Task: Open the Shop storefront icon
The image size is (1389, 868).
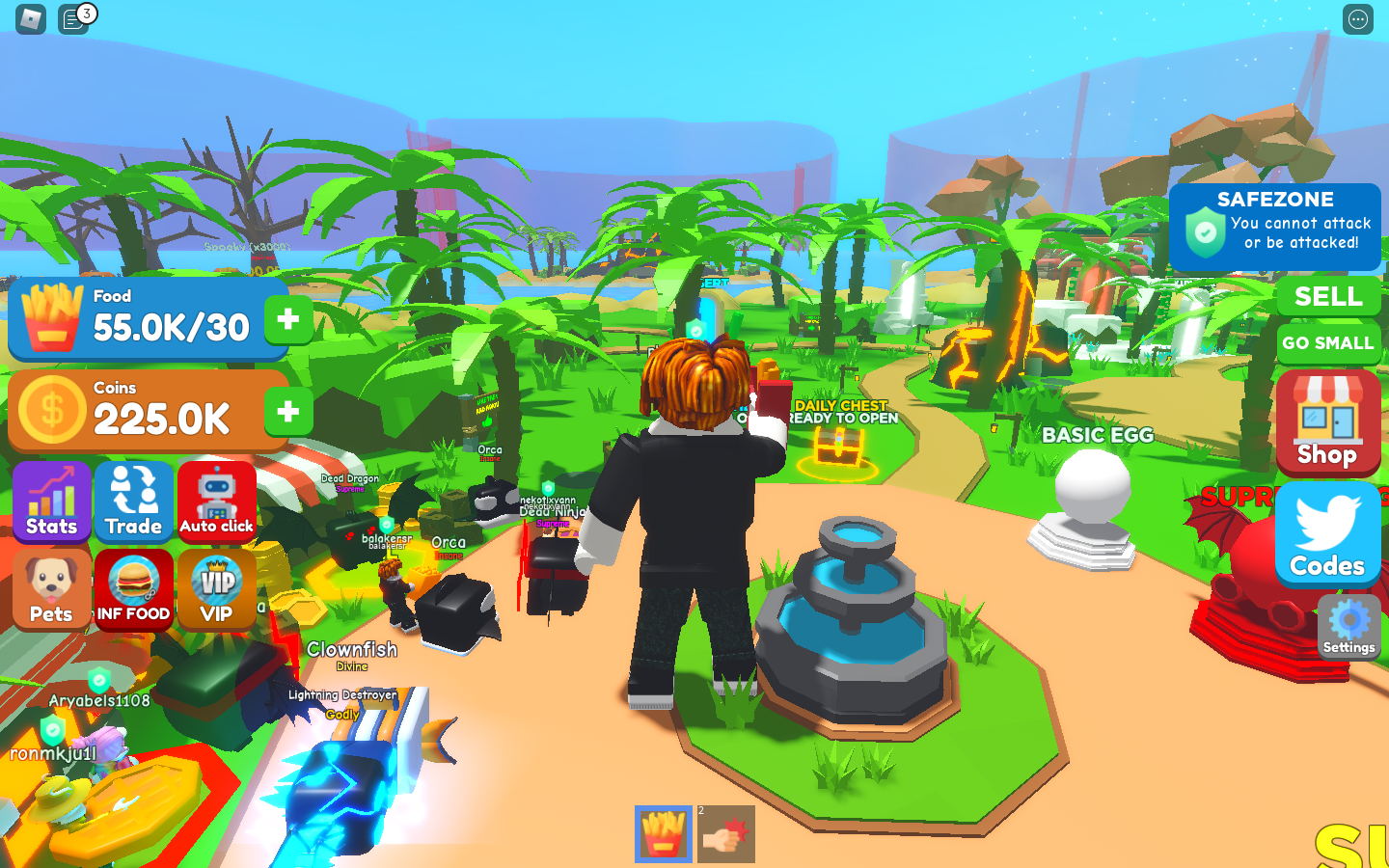Action: point(1327,422)
